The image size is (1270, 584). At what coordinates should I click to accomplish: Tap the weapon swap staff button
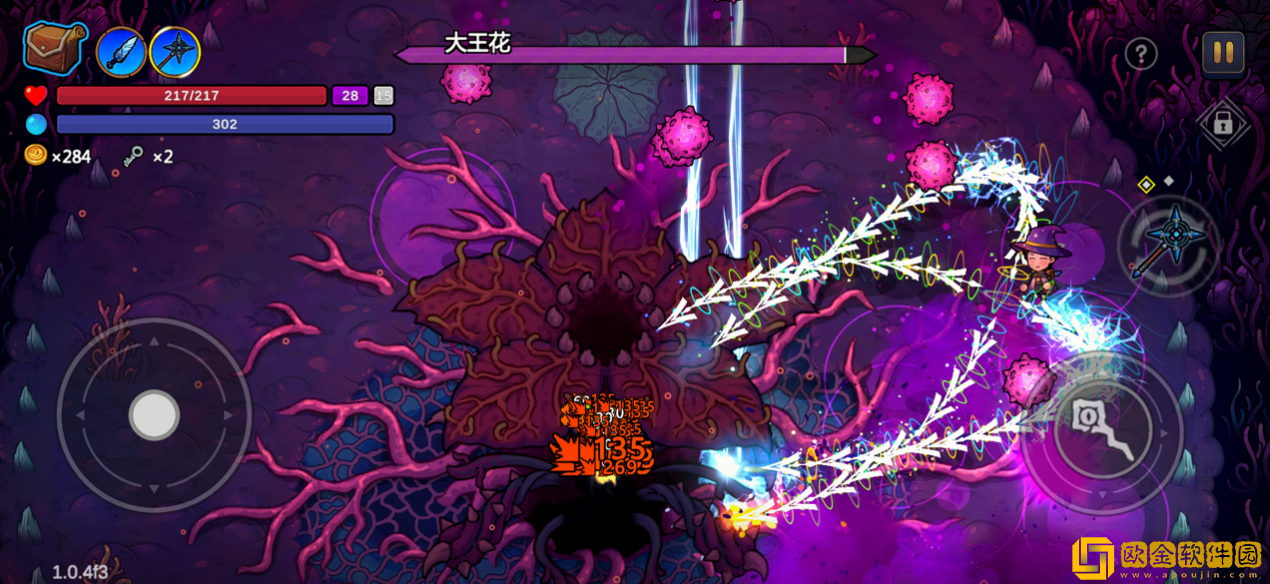coord(1166,243)
